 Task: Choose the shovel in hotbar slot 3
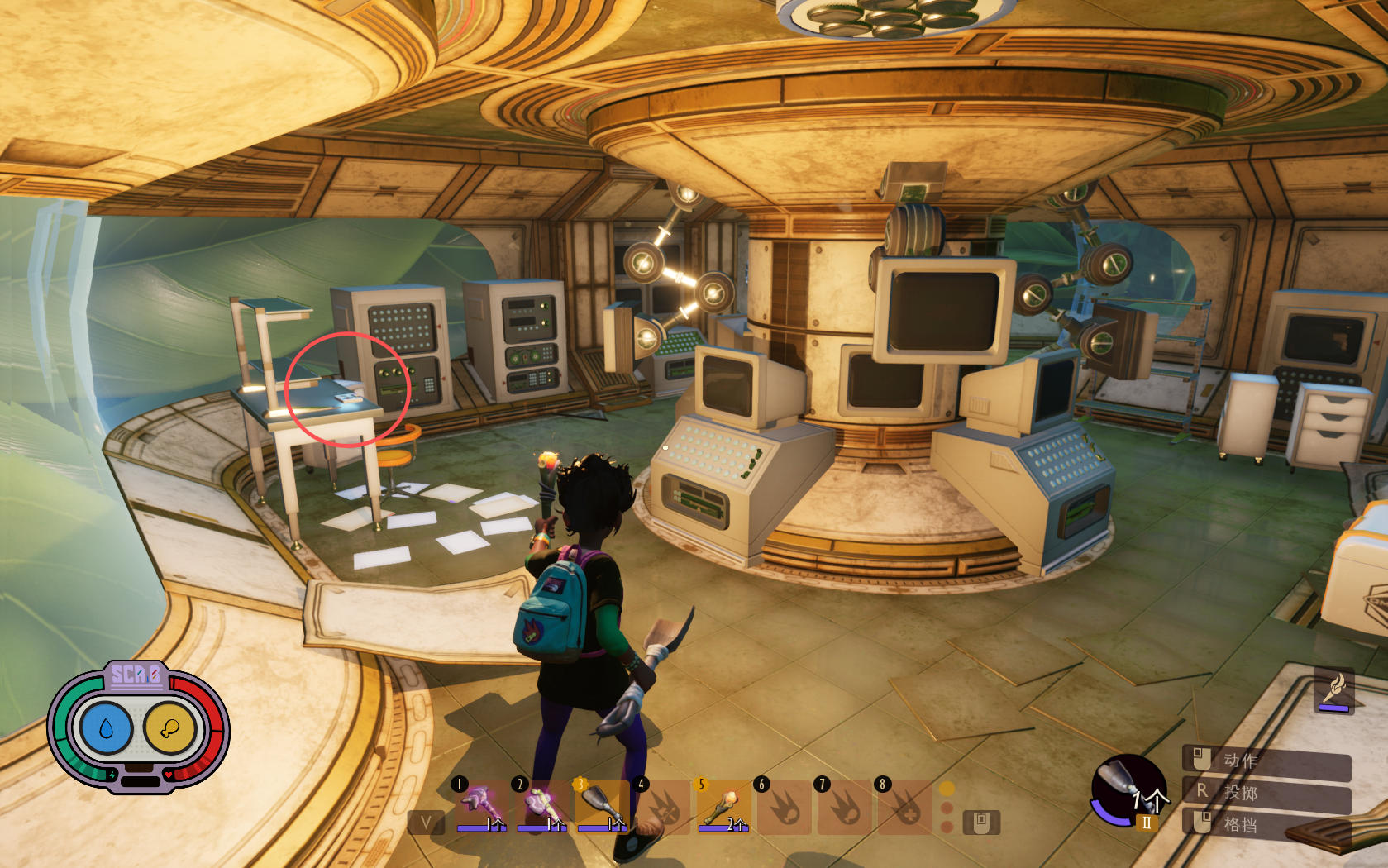(x=601, y=806)
